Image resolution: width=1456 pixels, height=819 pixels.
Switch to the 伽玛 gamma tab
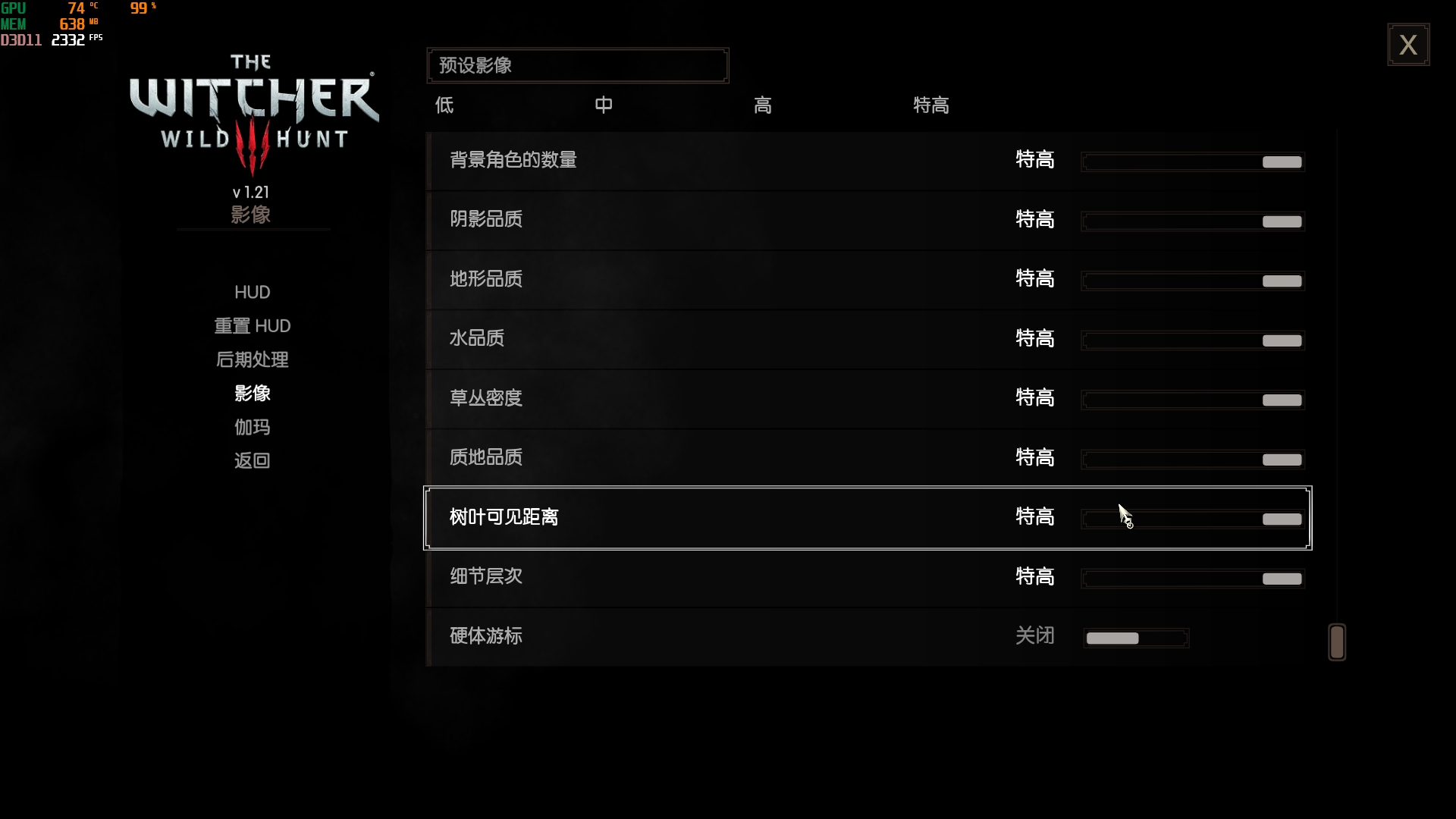click(252, 427)
